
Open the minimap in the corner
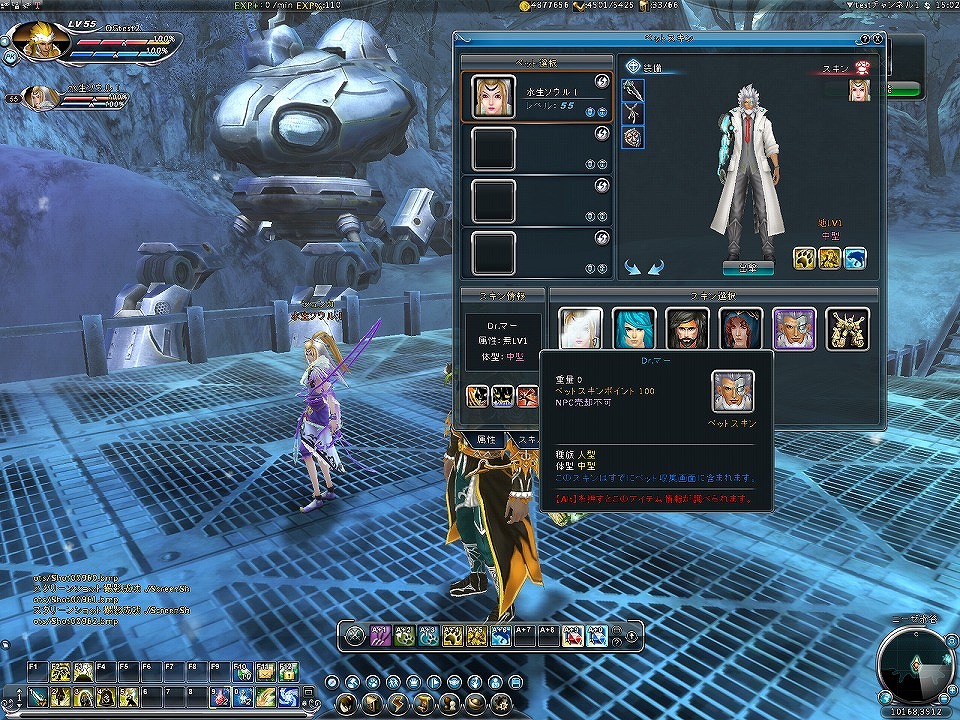(x=916, y=664)
